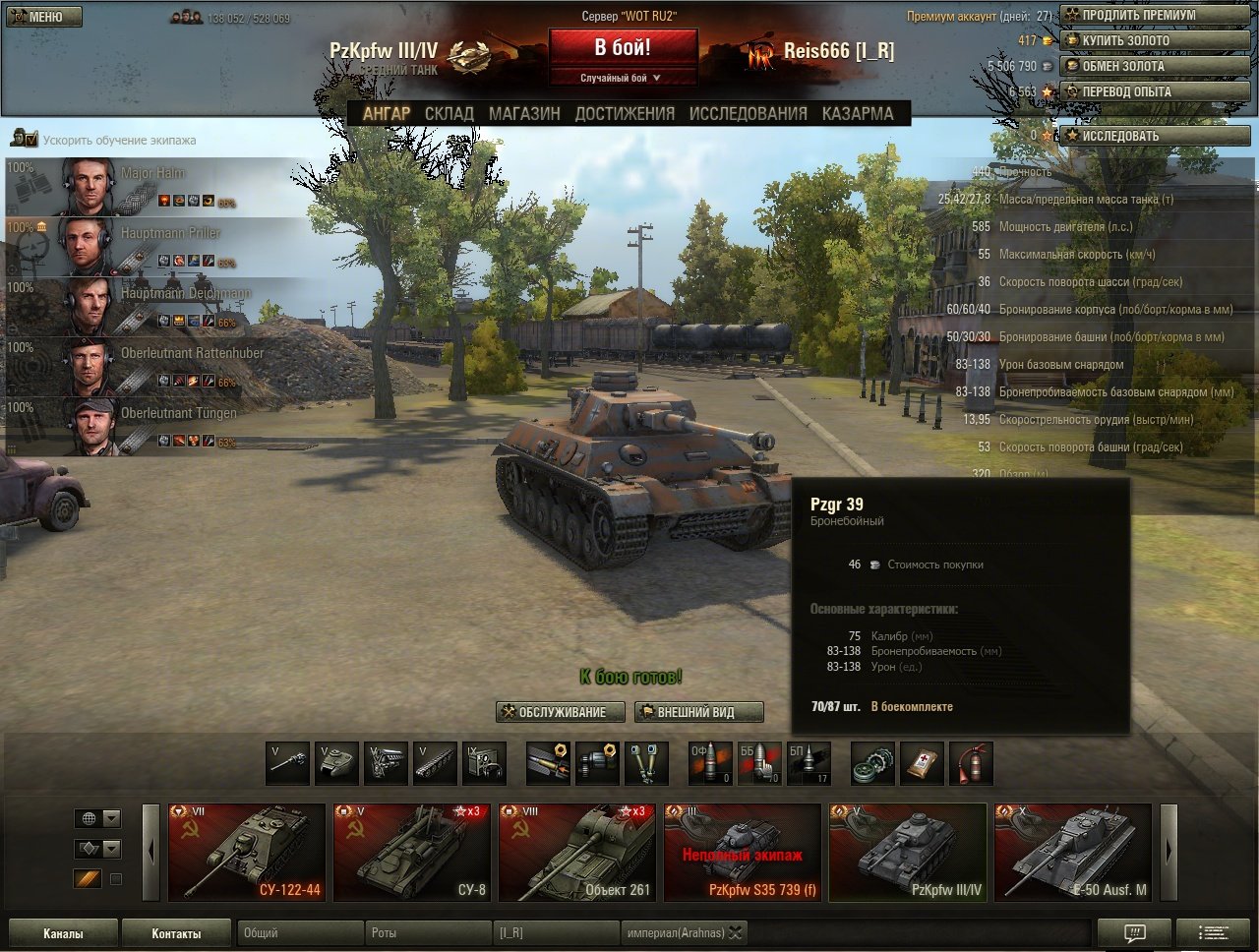Viewport: 1259px width, 952px height.
Task: Open the МЕНЮ button
Action: pos(44,17)
